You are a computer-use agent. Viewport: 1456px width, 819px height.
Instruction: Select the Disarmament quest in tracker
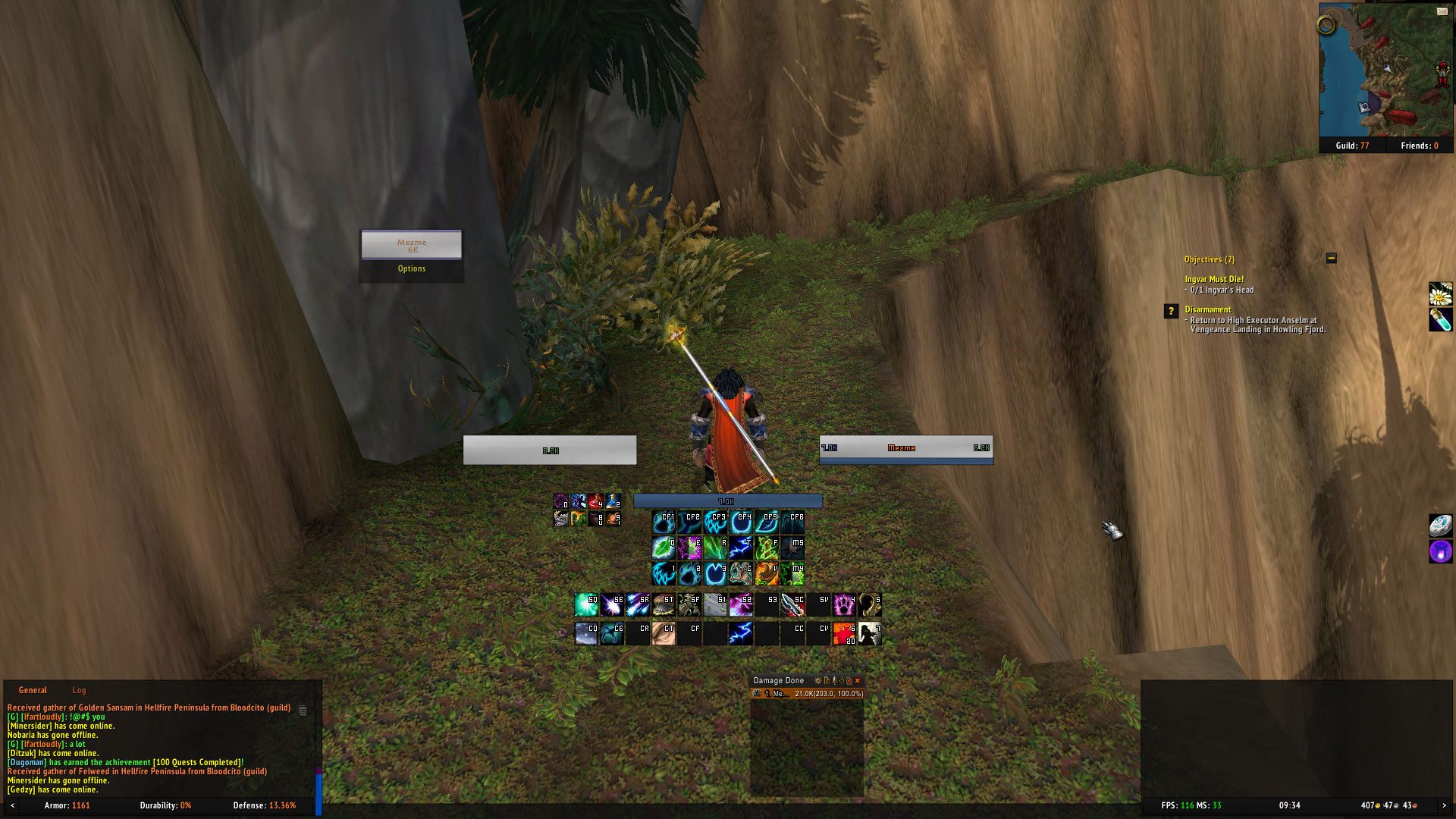click(1208, 309)
